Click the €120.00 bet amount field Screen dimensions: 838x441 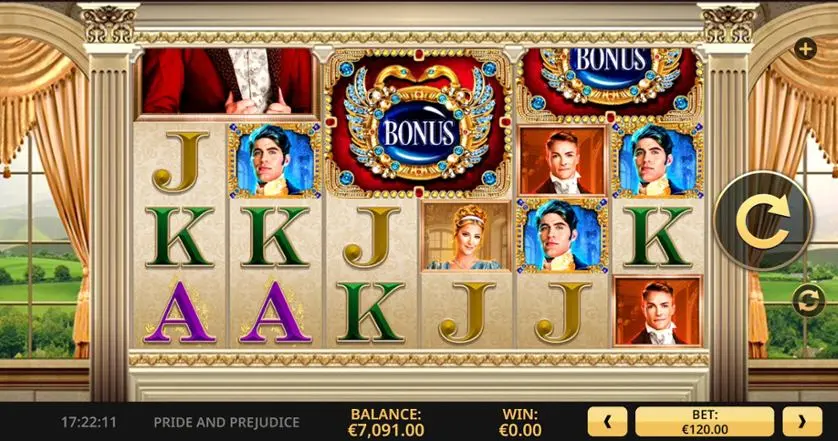(x=704, y=421)
